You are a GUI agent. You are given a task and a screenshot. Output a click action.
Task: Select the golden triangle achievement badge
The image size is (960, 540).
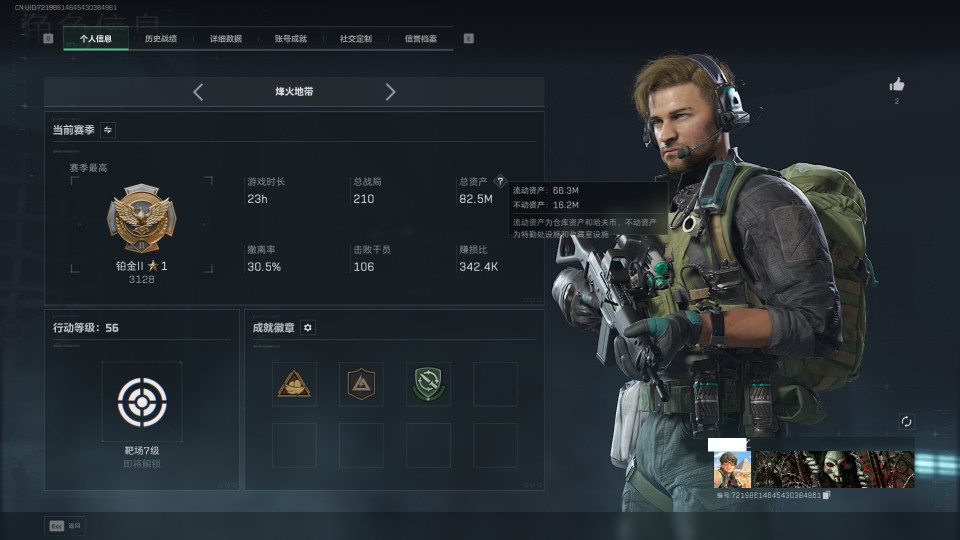click(294, 384)
